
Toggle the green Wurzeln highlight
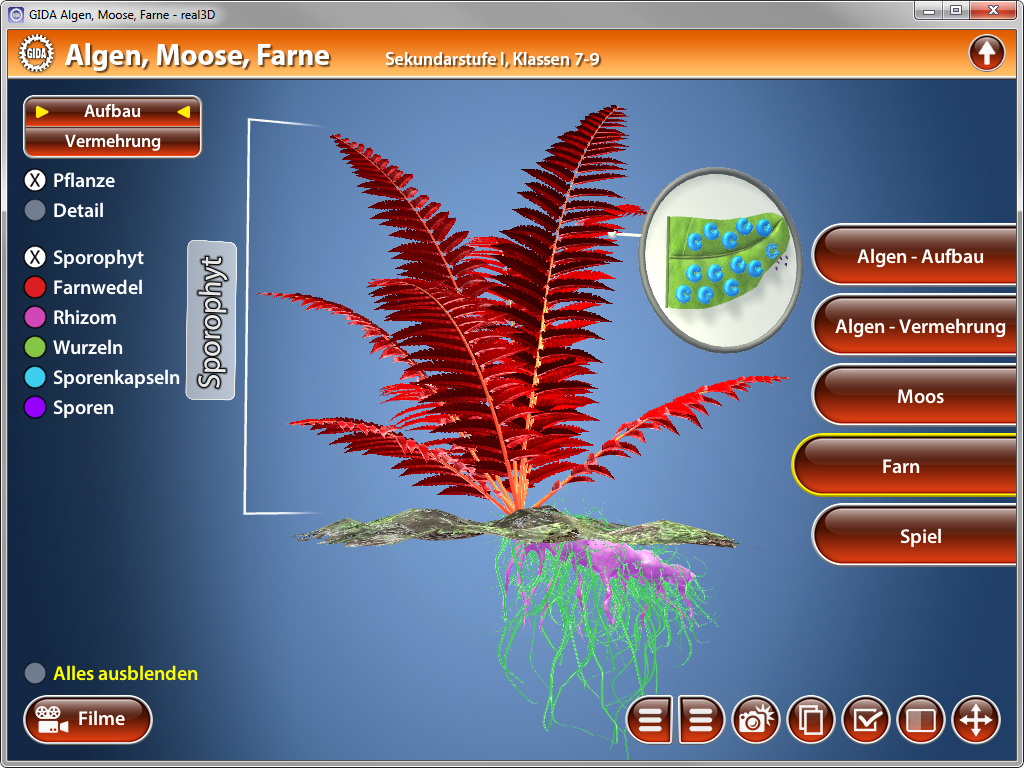36,348
